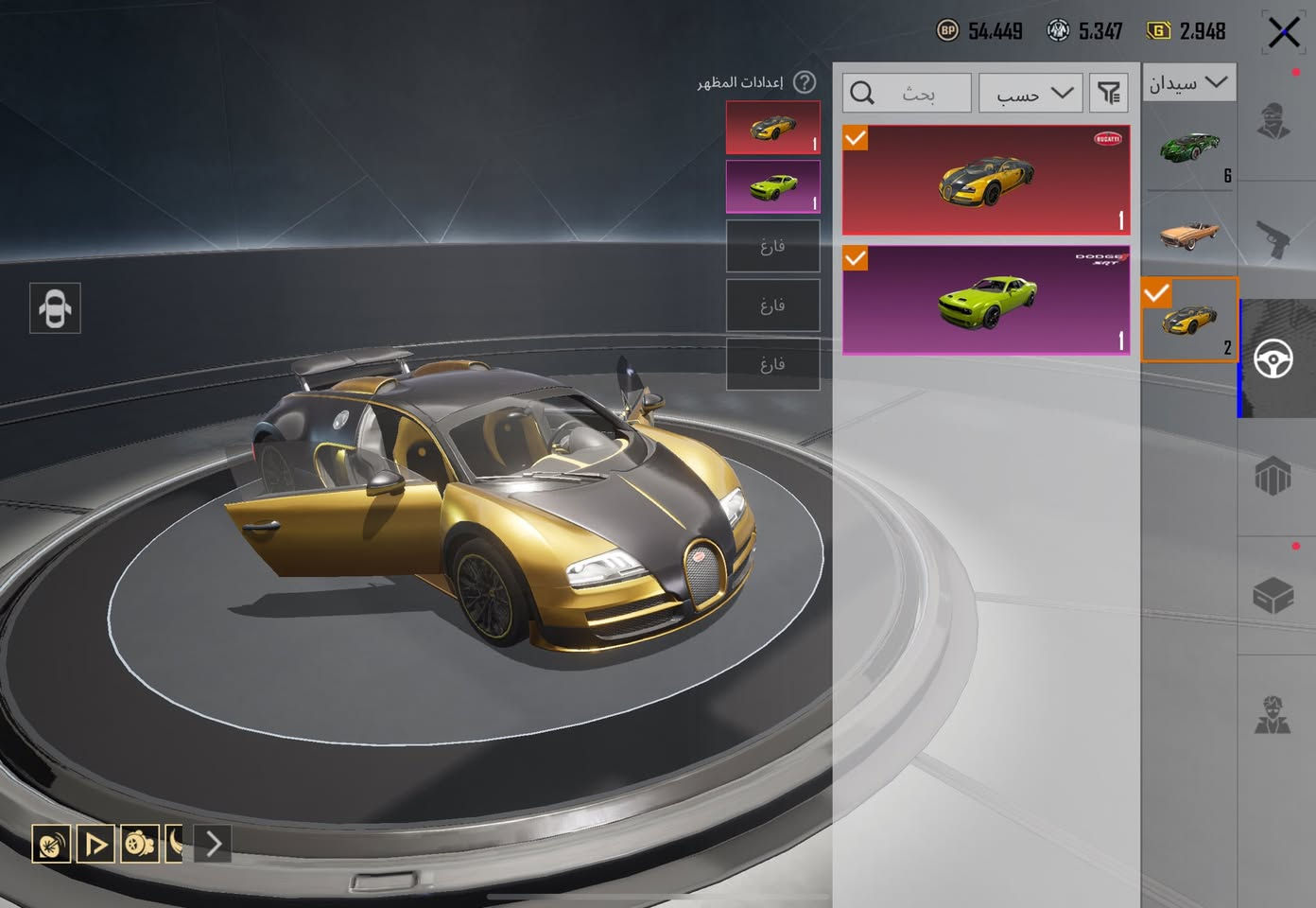
Task: Open the crate box tab
Action: [1273, 596]
